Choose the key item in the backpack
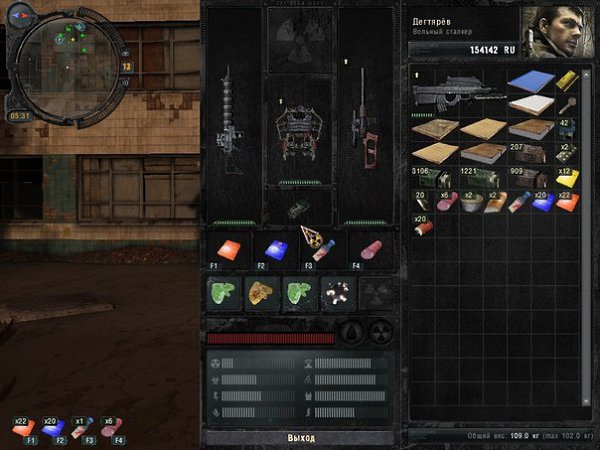 pyautogui.click(x=565, y=104)
